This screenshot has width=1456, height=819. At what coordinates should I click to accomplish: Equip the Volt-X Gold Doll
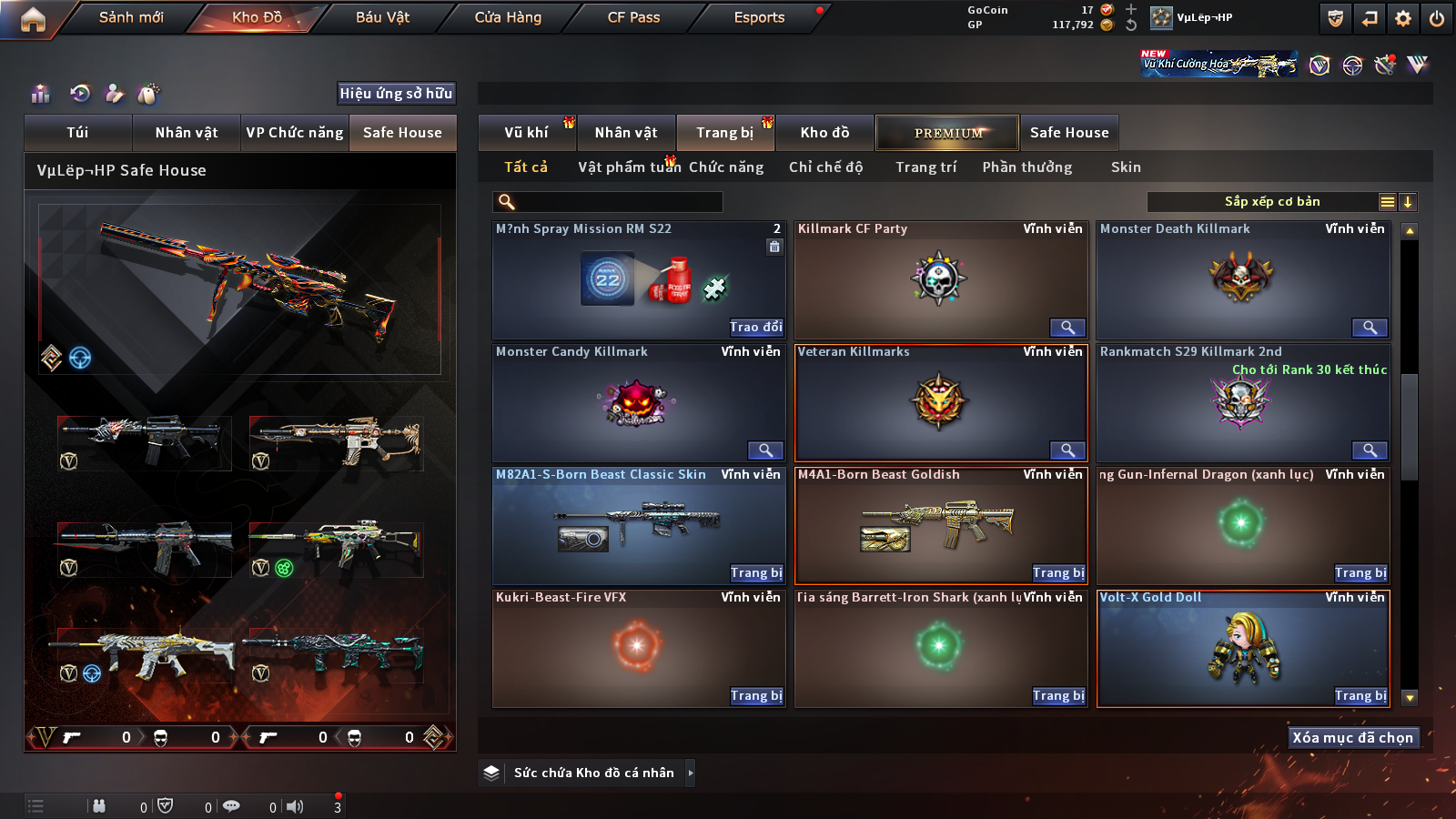pyautogui.click(x=1360, y=696)
